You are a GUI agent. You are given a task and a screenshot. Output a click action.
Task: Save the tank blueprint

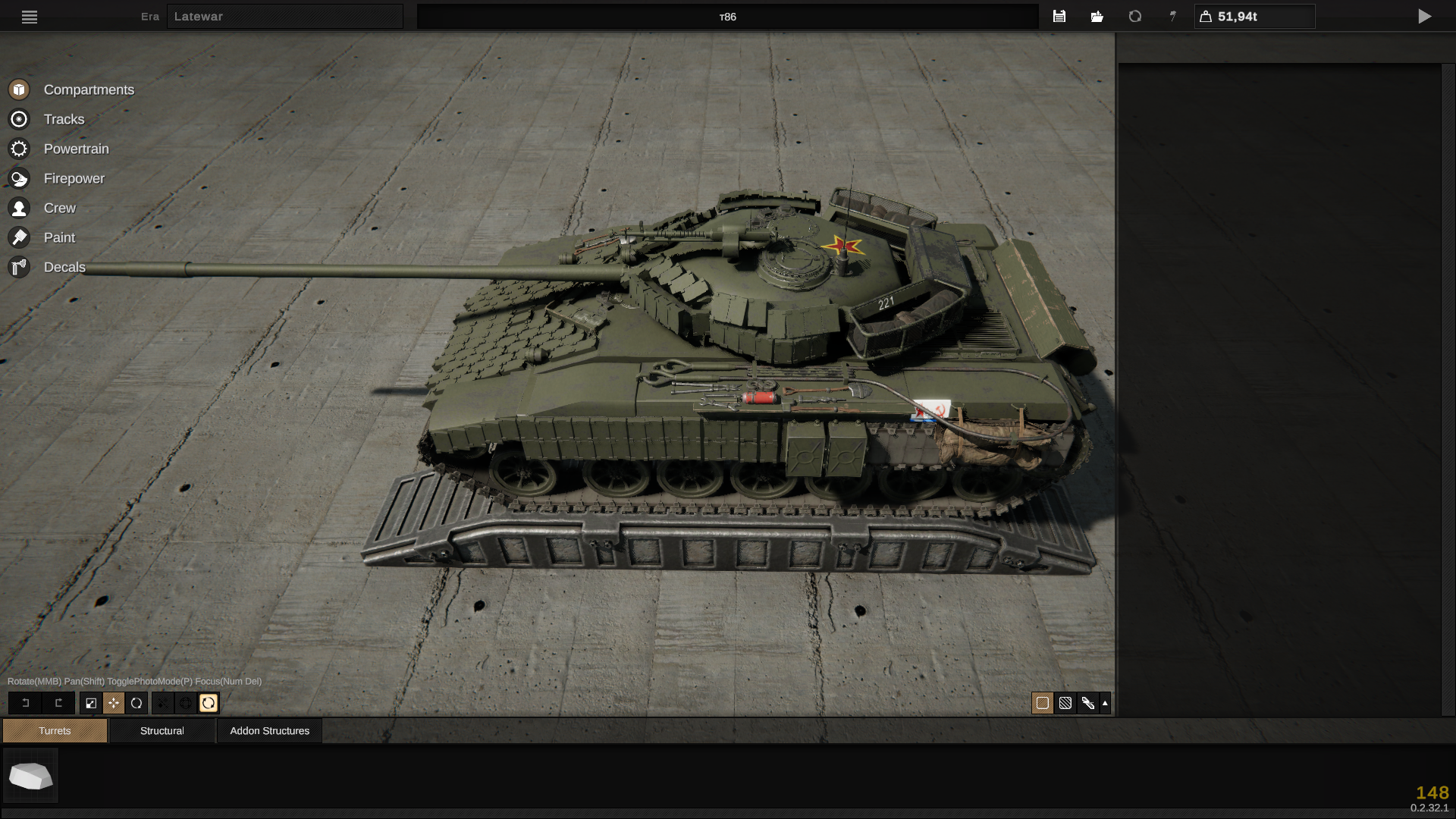coord(1059,16)
